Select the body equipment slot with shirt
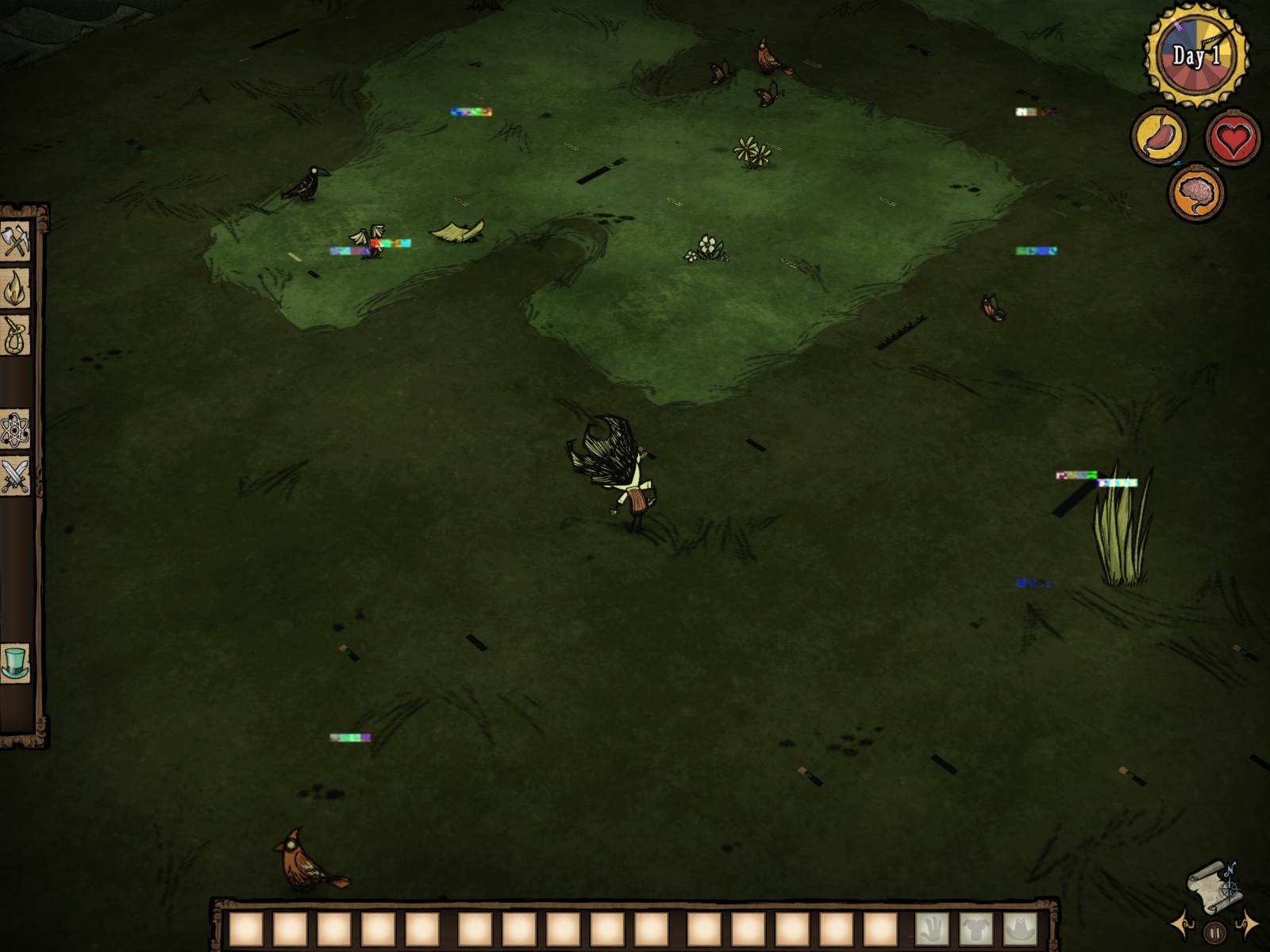Screen dimensions: 1270x952 976,929
